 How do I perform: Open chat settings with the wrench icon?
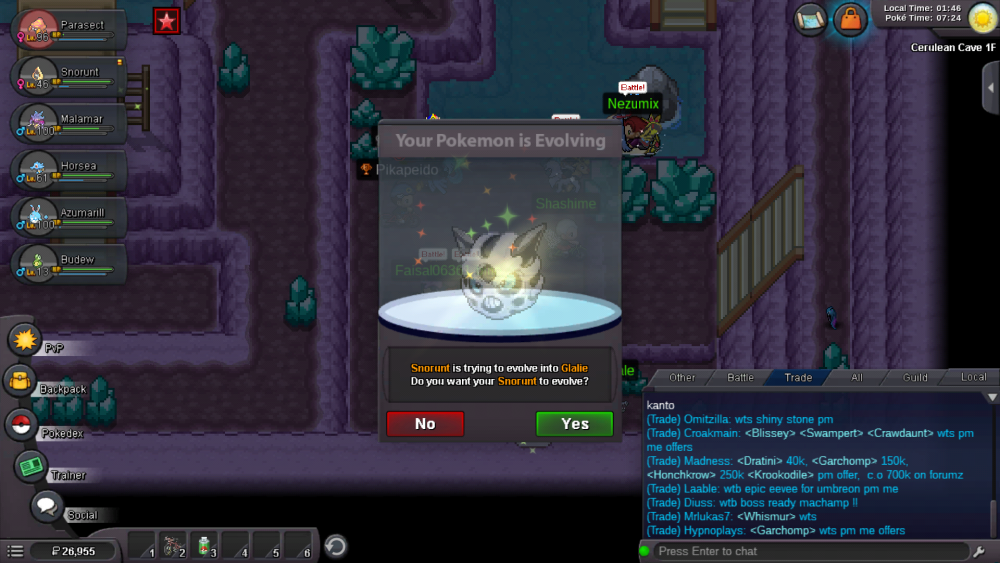979,551
